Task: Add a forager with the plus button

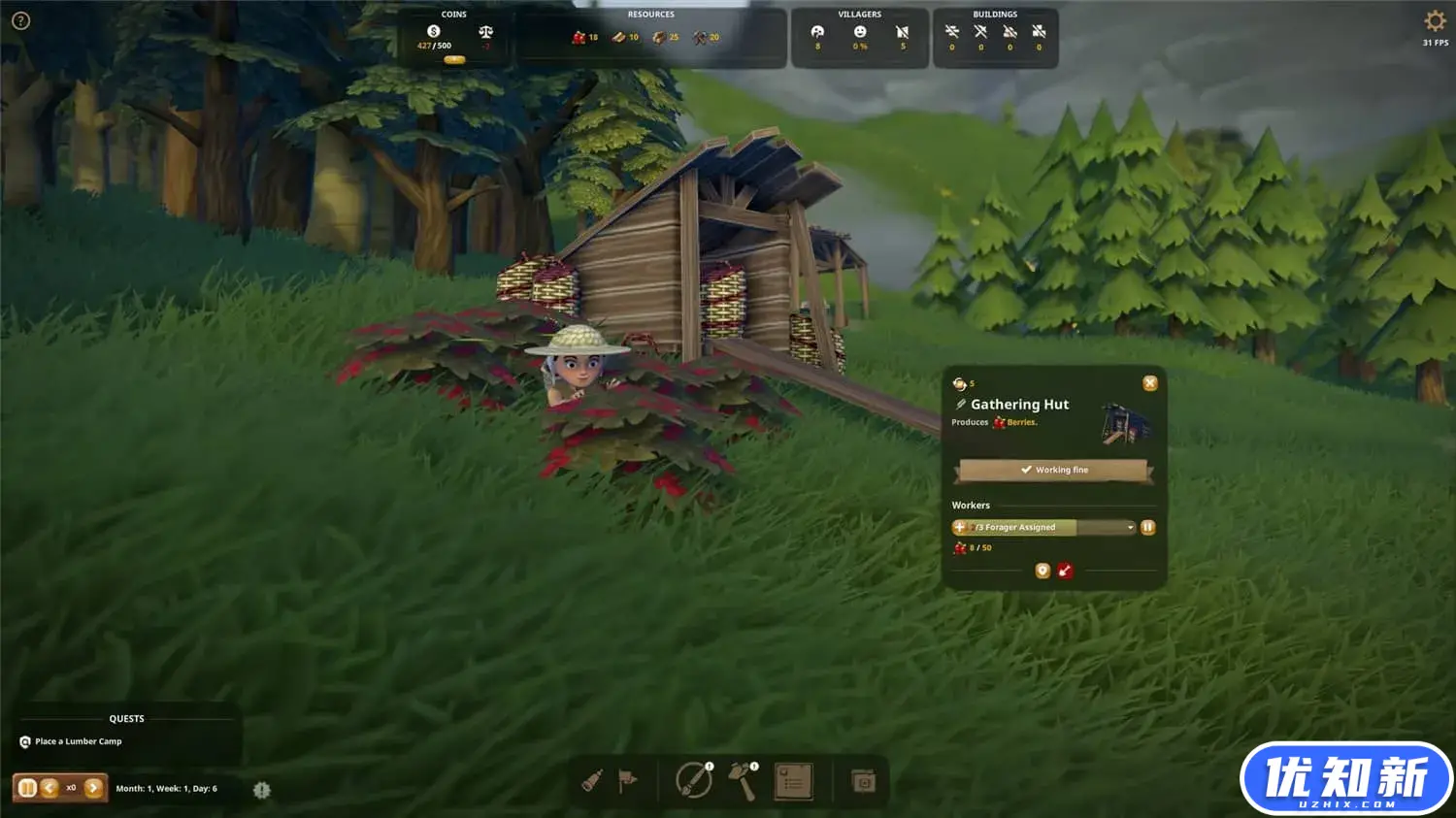Action: pos(960,527)
